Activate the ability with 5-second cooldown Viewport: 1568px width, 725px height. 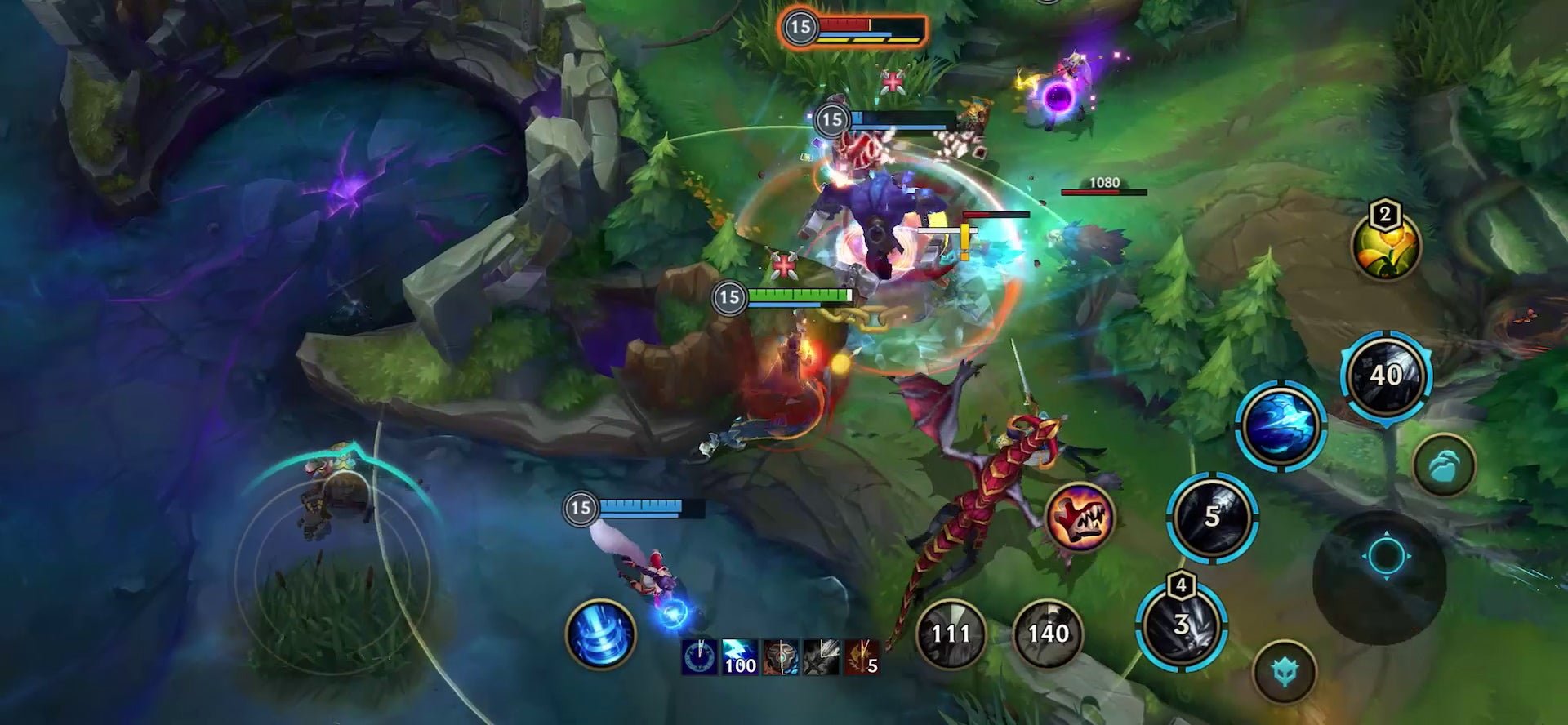(1212, 516)
